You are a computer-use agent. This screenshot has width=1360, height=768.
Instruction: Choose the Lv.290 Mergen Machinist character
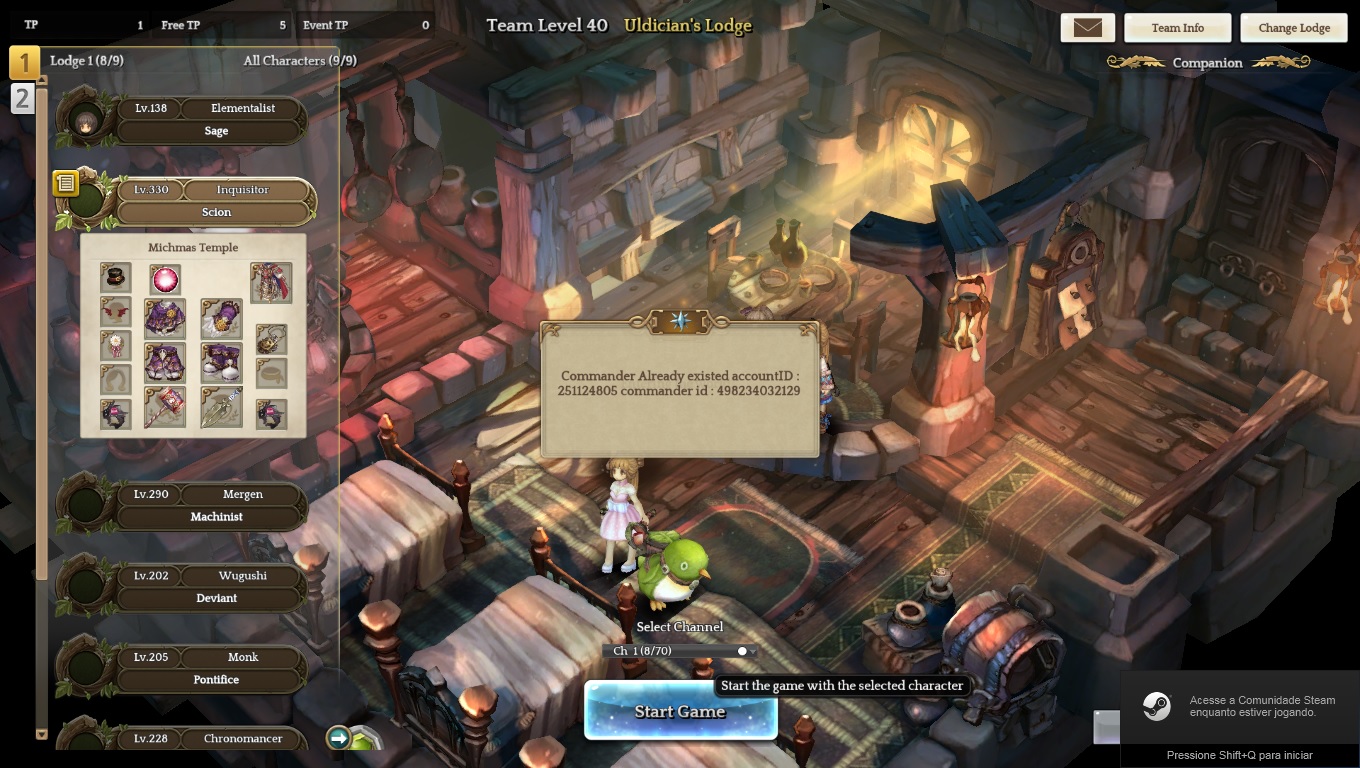(x=210, y=505)
